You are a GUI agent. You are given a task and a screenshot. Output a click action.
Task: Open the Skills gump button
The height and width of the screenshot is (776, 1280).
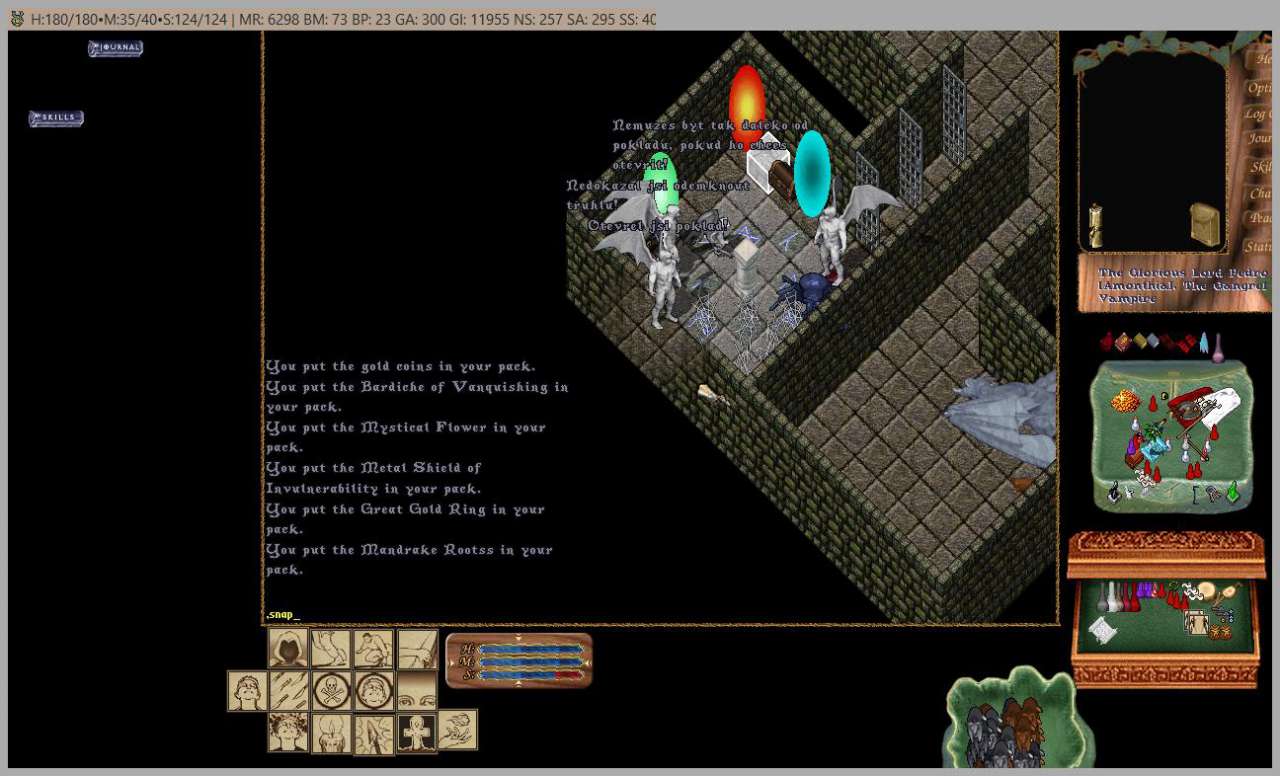tap(56, 119)
